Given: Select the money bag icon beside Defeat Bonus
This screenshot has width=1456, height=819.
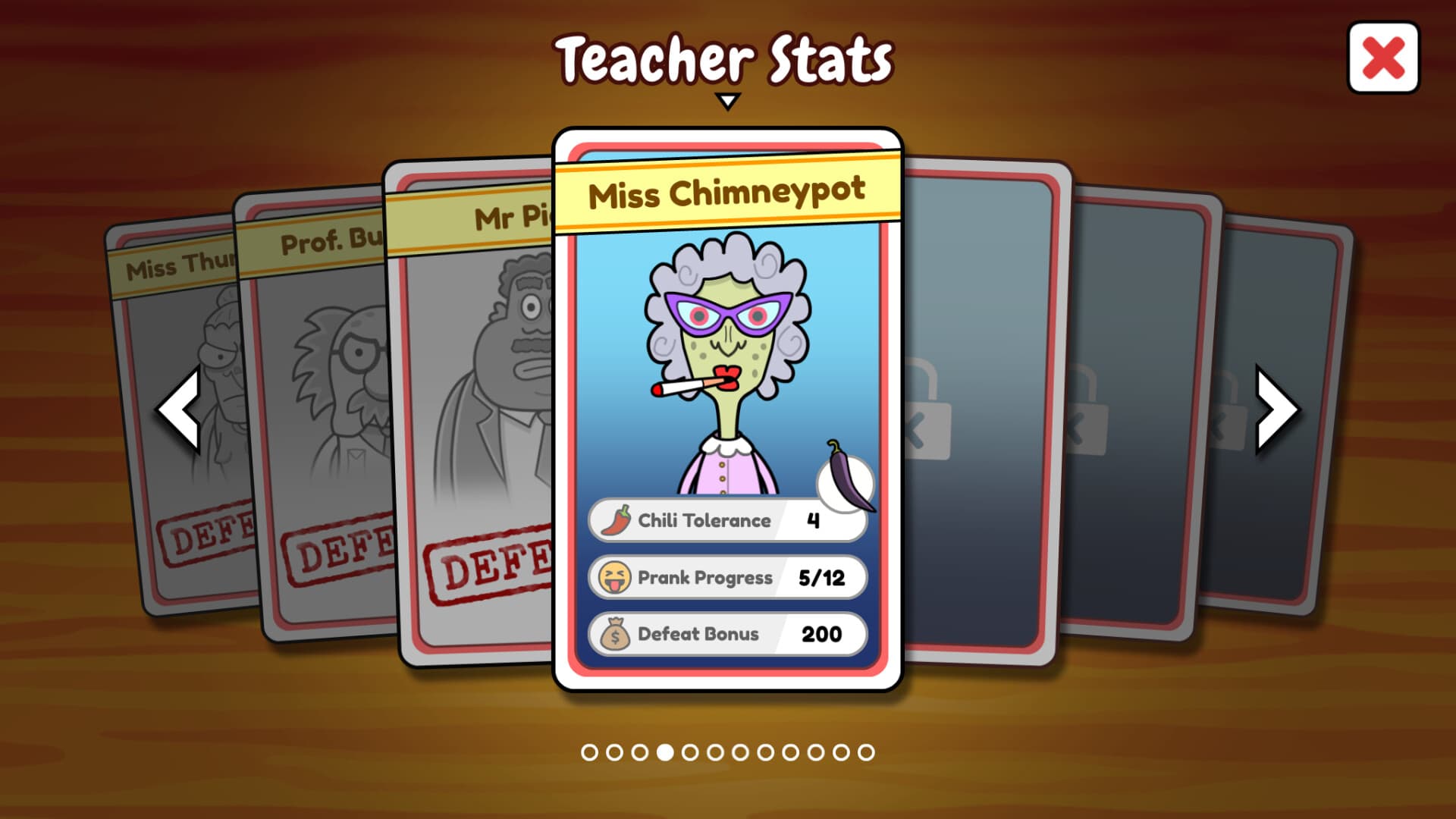Looking at the screenshot, I should tap(617, 634).
